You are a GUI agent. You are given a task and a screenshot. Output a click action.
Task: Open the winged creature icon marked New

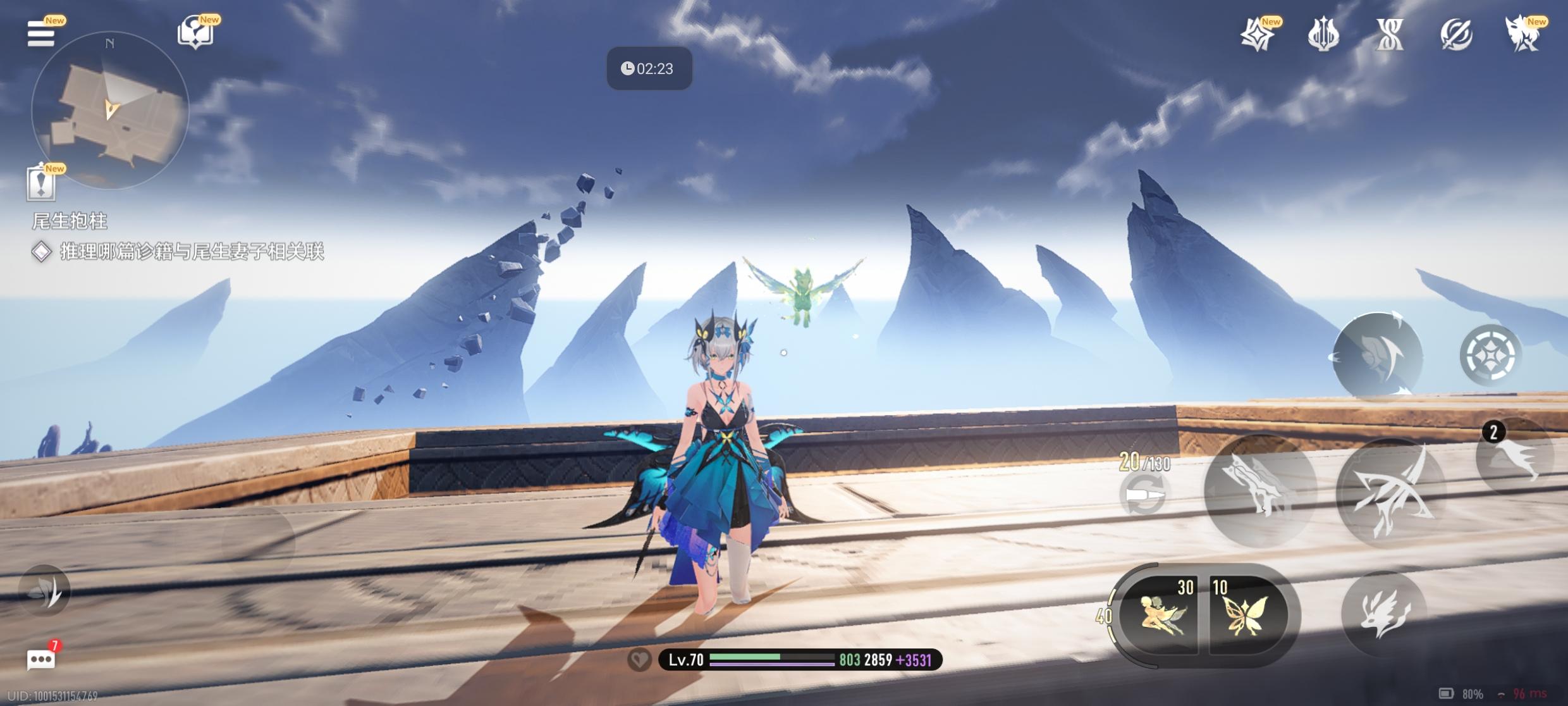point(1523,34)
